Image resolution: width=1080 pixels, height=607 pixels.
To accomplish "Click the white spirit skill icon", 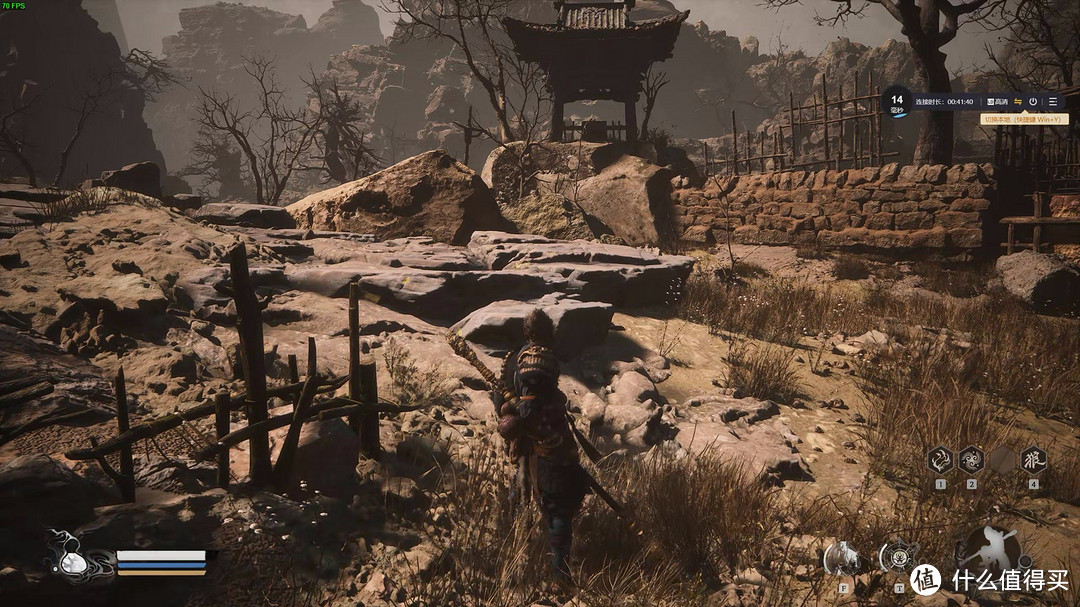I will (x=841, y=558).
